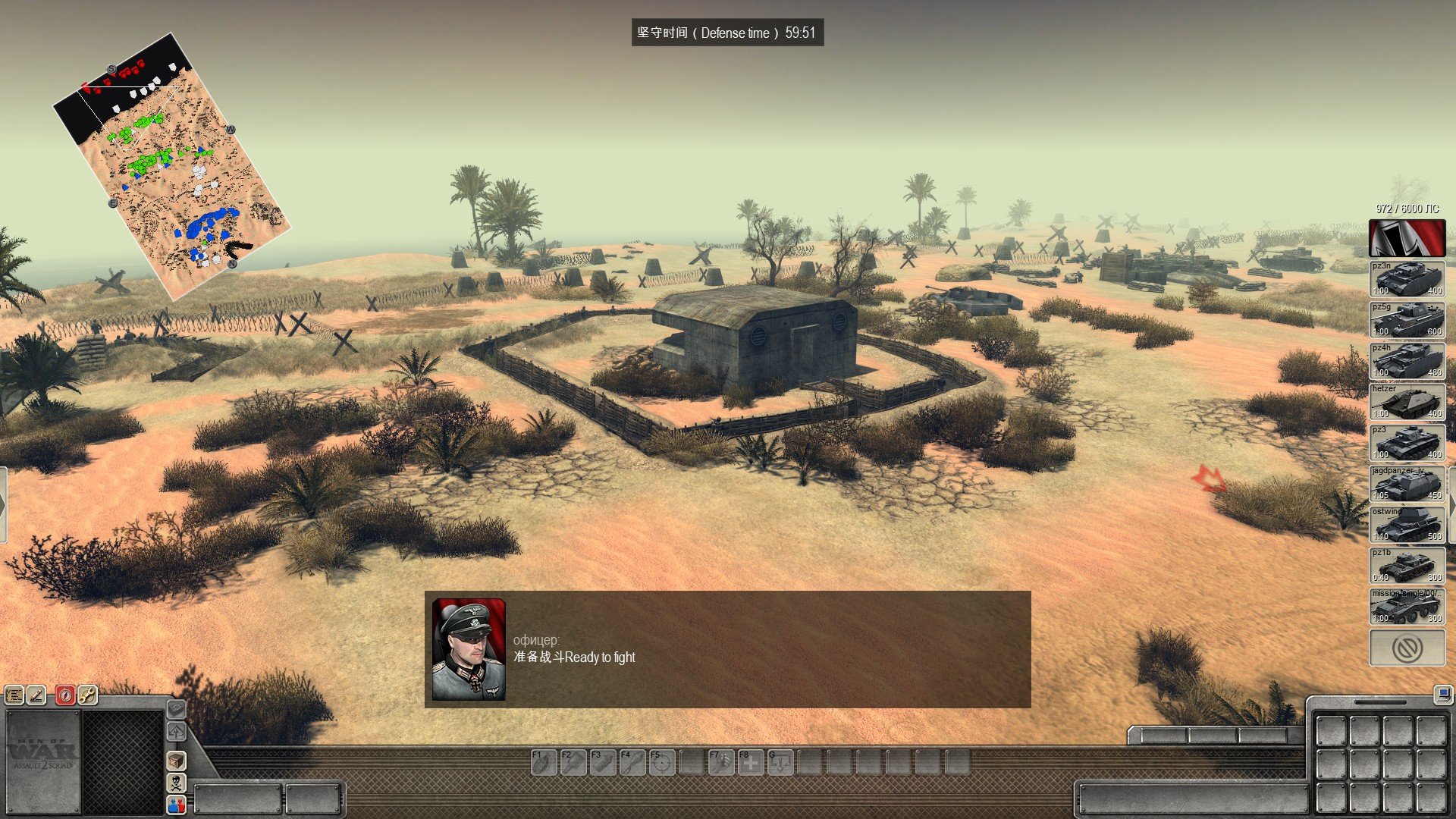Open the mission objectives scroll icon
The width and height of the screenshot is (1456, 819).
14,695
